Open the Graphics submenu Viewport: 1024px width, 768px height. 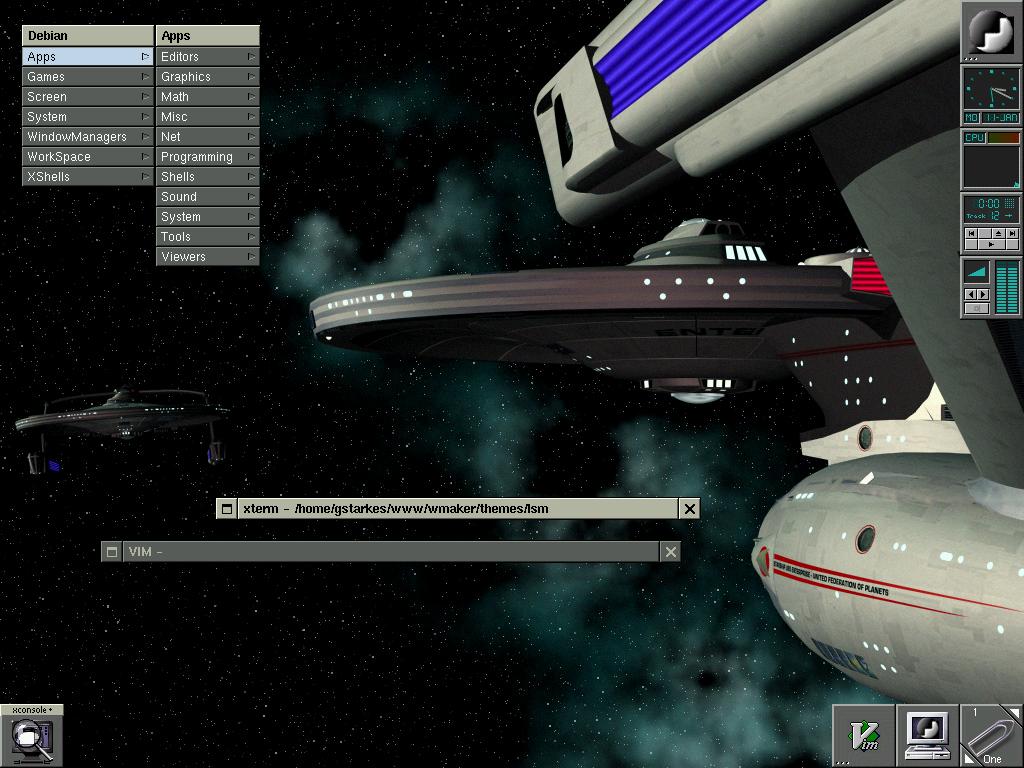(207, 77)
